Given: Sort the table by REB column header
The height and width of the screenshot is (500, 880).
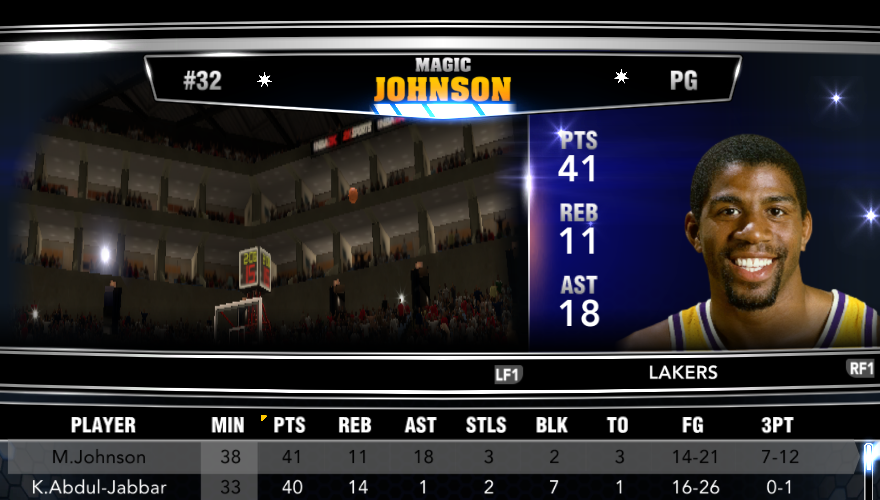Looking at the screenshot, I should tap(354, 425).
